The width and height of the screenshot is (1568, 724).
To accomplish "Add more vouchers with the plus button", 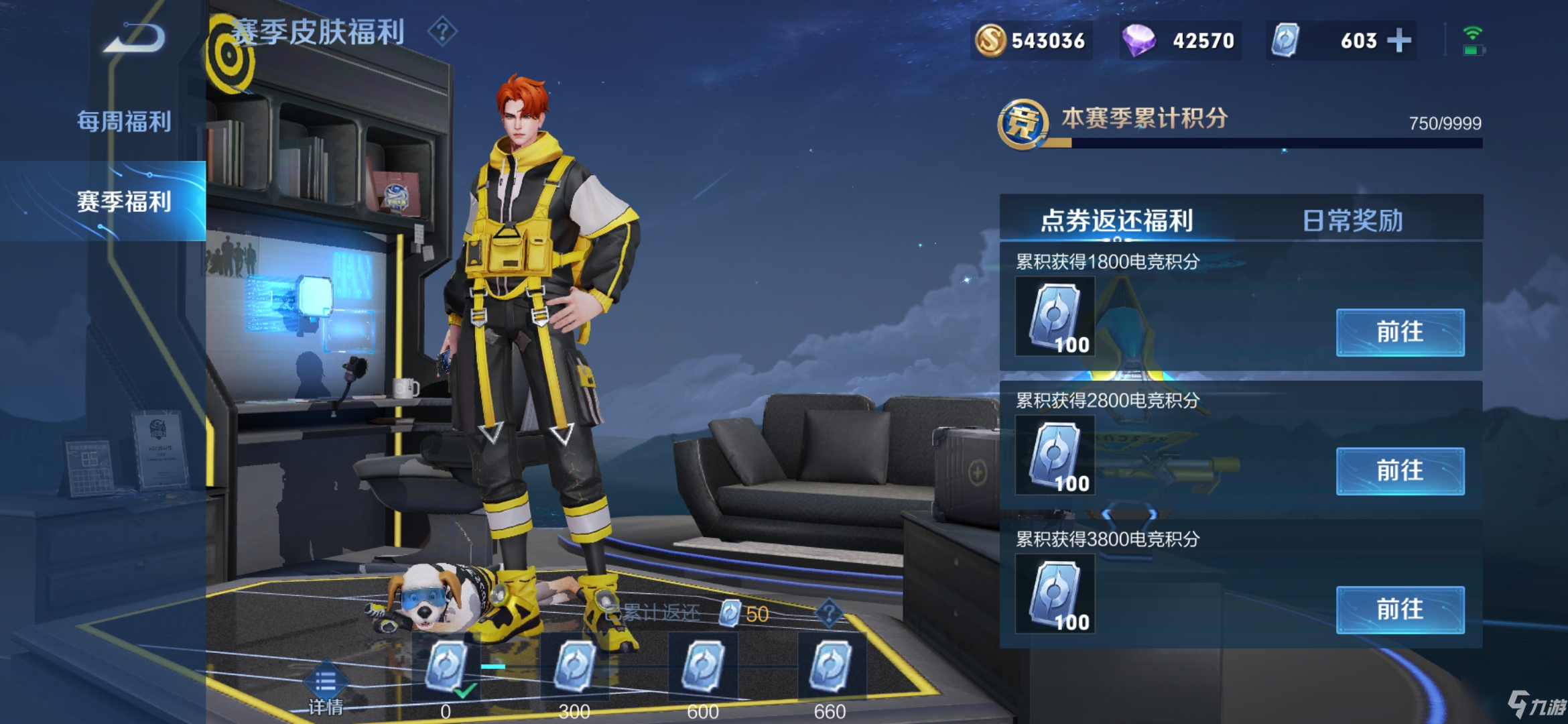I will click(x=1399, y=41).
